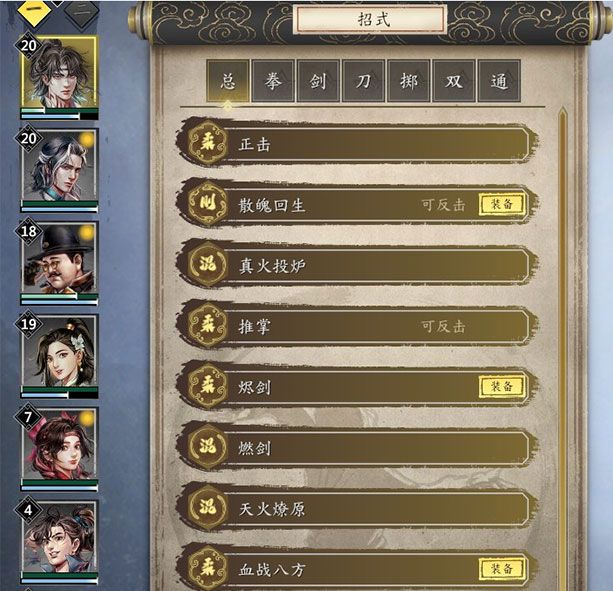Screen dimensions: 613x591
Task: Select the 刀 (blade) category tab
Action: [x=363, y=81]
